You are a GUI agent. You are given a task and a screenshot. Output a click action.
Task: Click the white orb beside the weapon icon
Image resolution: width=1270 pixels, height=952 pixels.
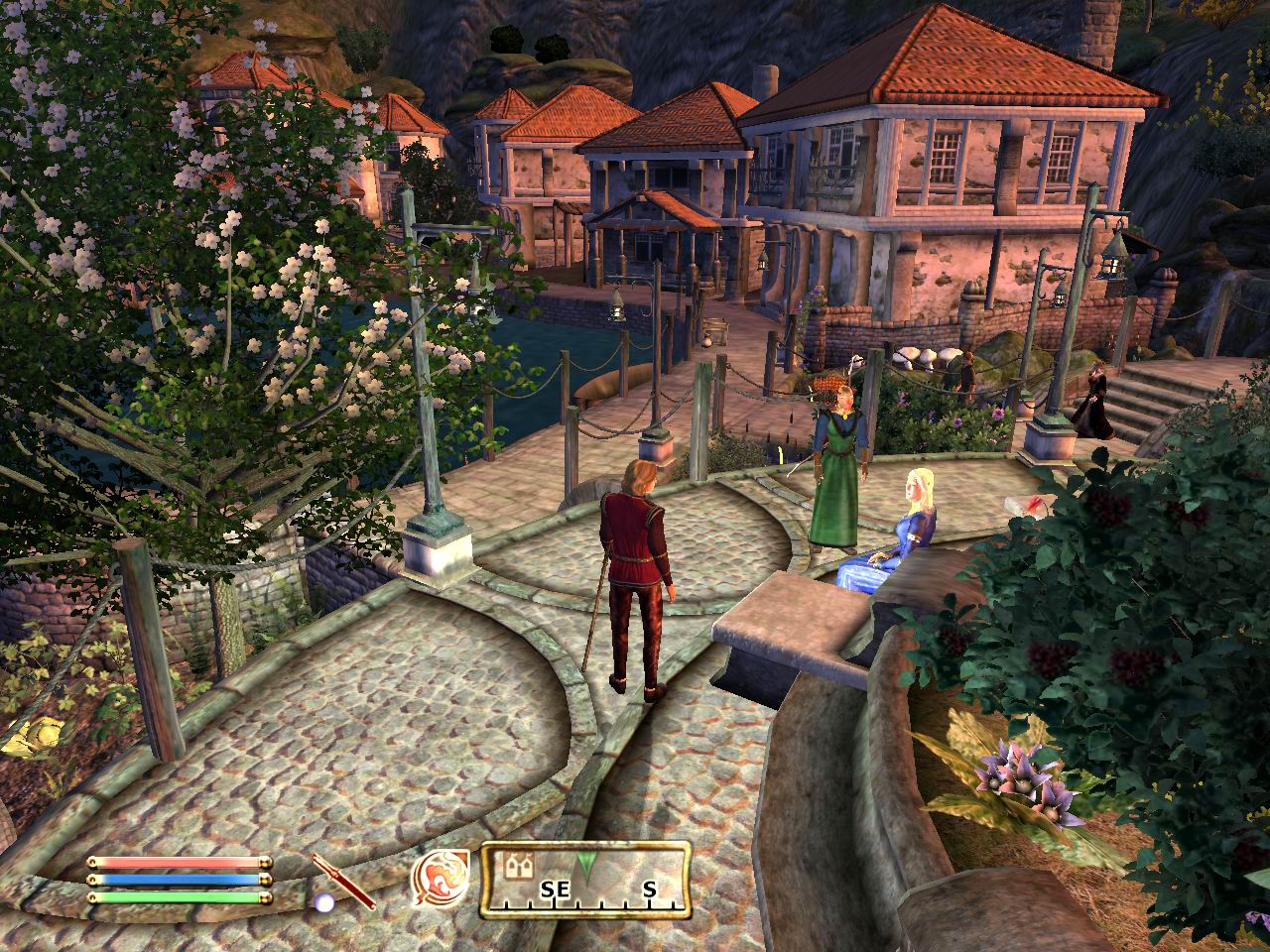click(x=324, y=901)
